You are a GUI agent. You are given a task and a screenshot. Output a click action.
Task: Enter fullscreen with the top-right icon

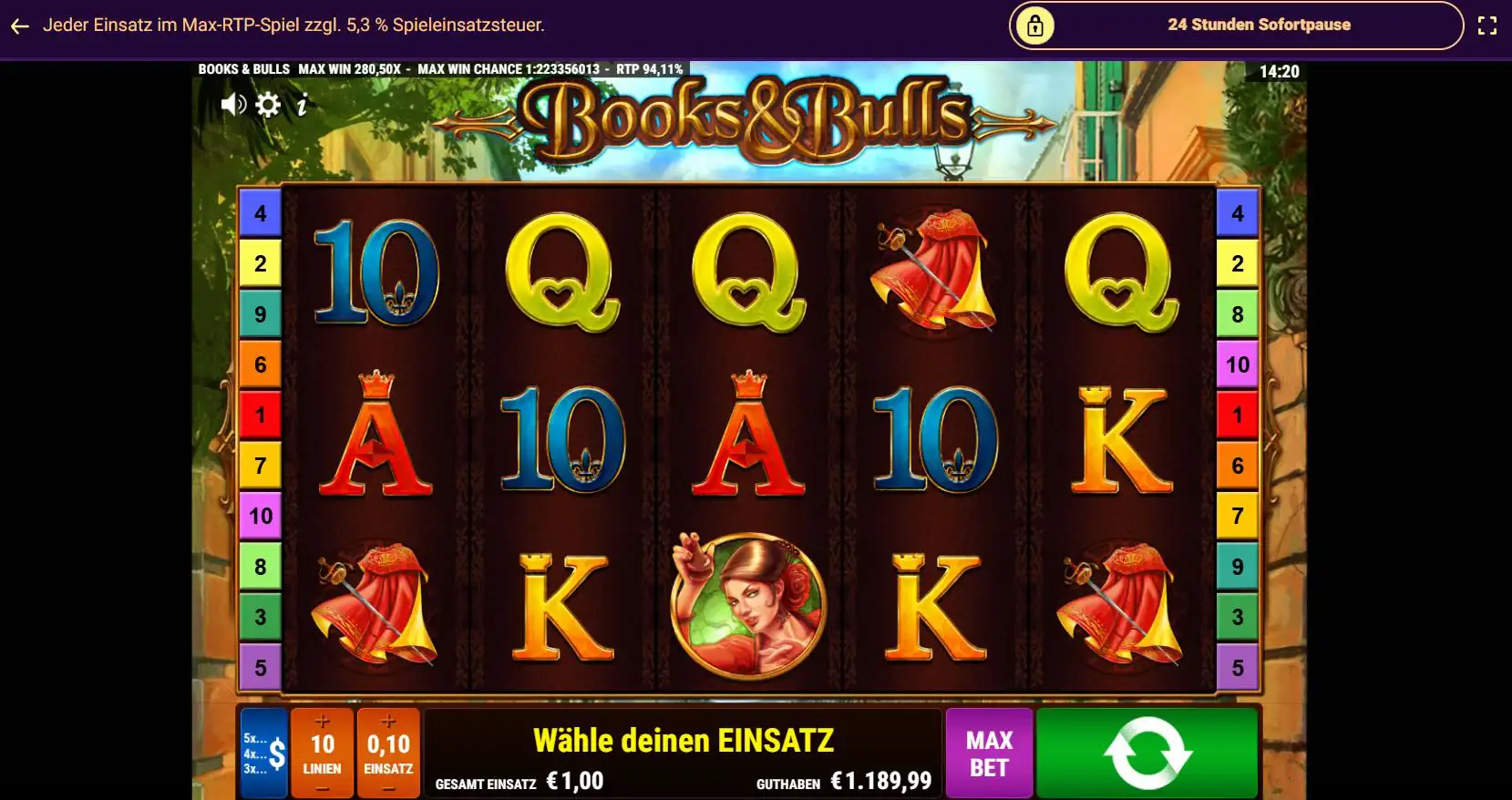tap(1487, 26)
